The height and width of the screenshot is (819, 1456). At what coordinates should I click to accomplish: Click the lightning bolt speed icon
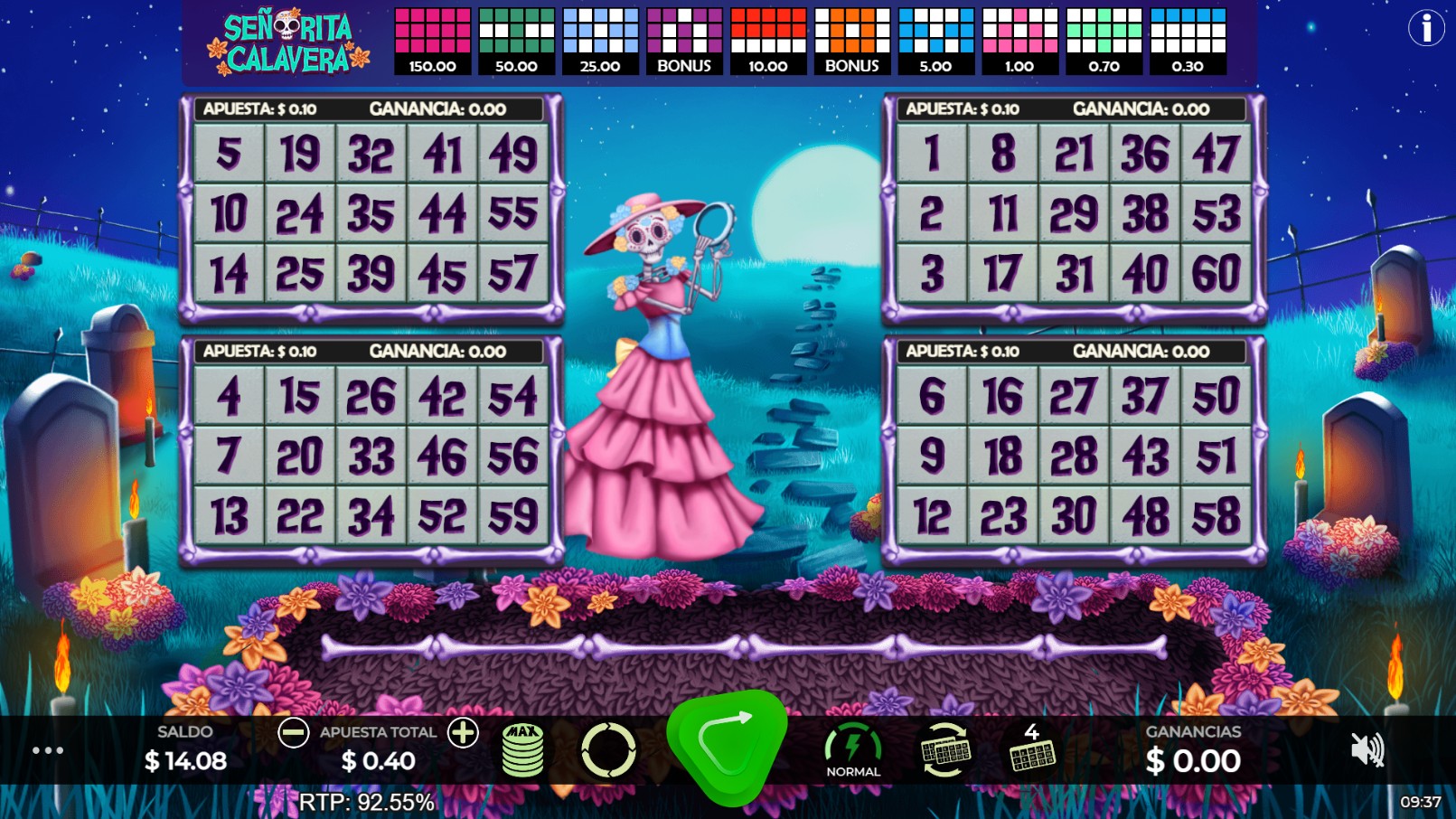pos(852,743)
